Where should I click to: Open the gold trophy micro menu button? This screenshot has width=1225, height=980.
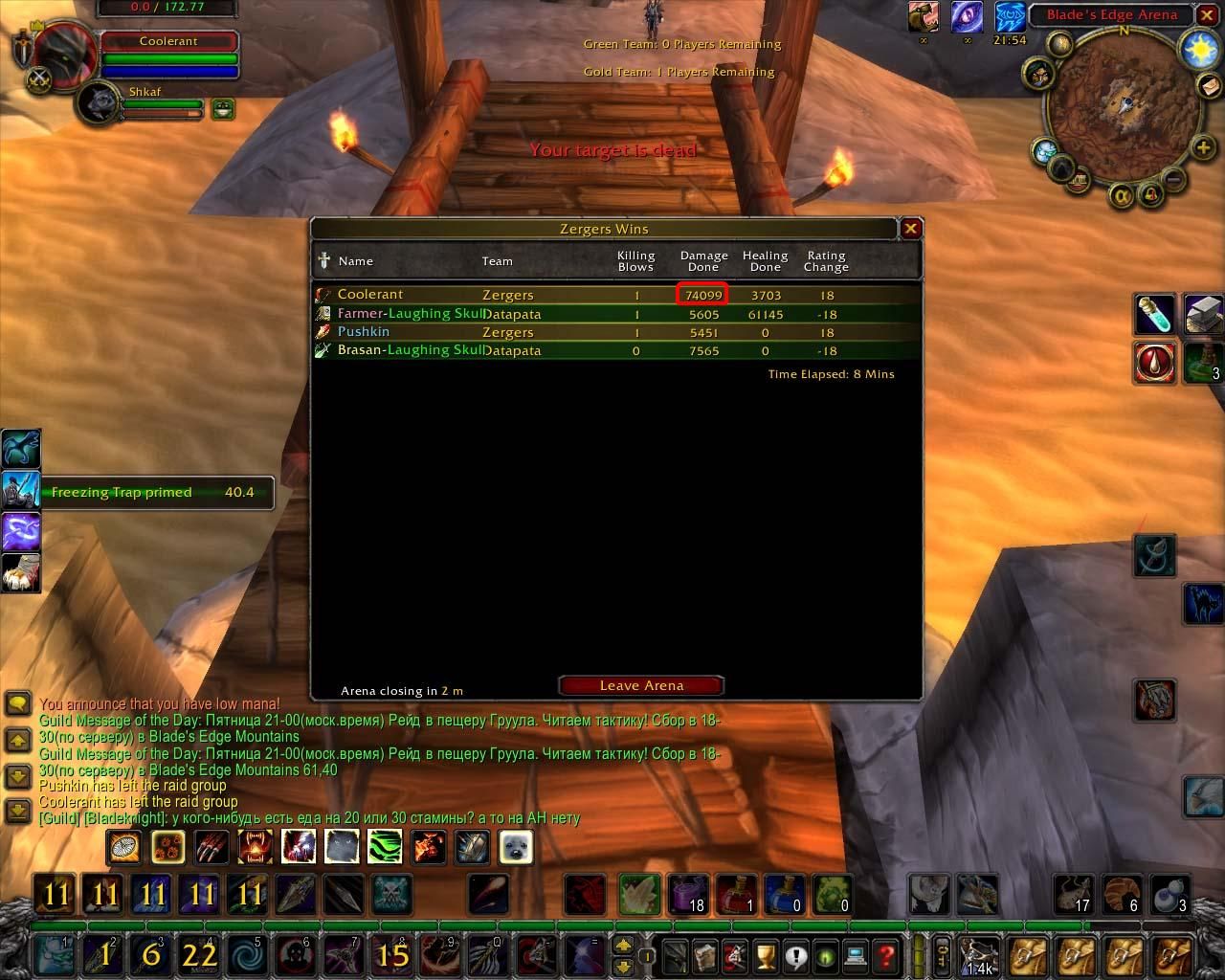[765, 954]
